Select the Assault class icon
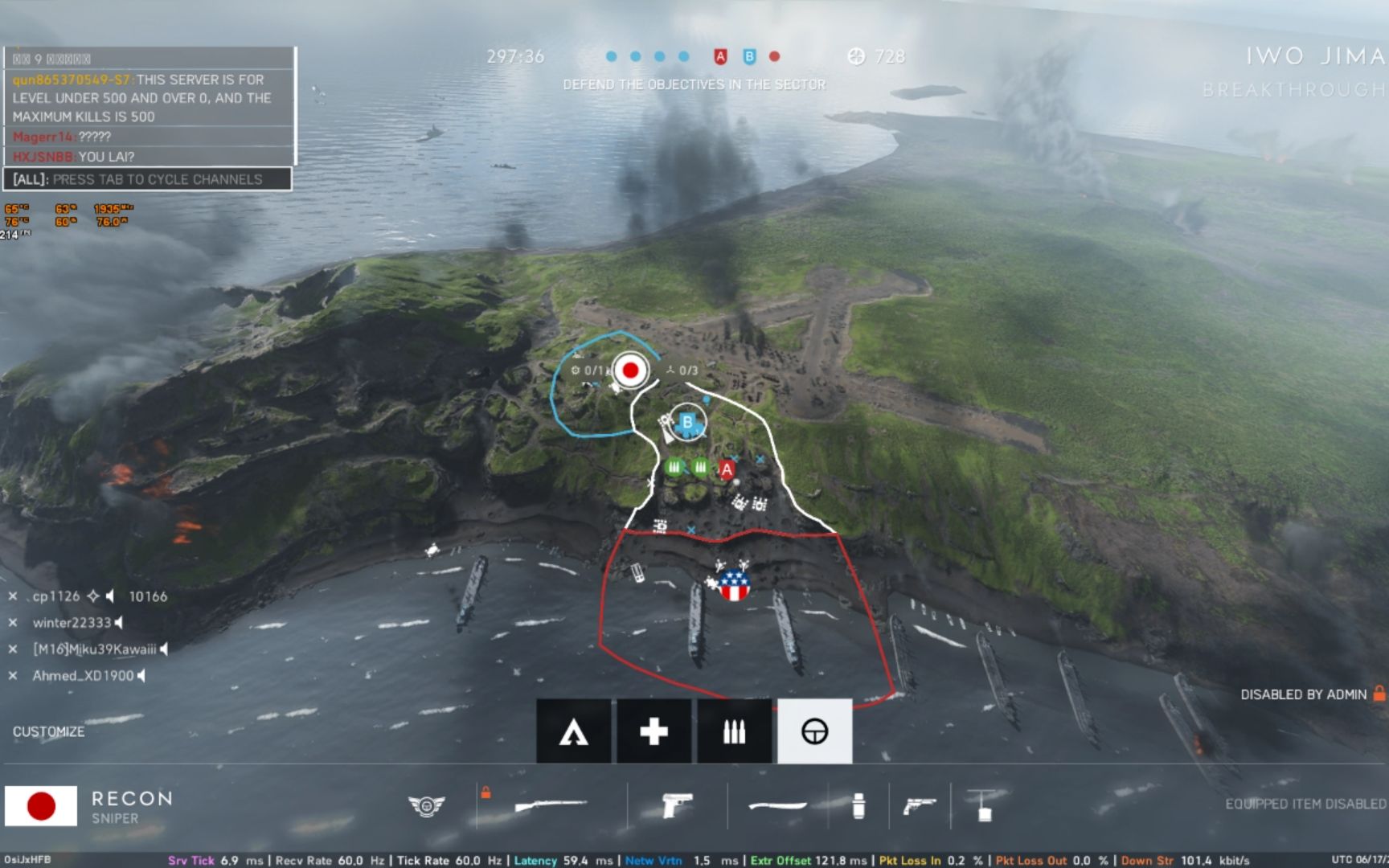This screenshot has width=1389, height=868. coord(573,731)
